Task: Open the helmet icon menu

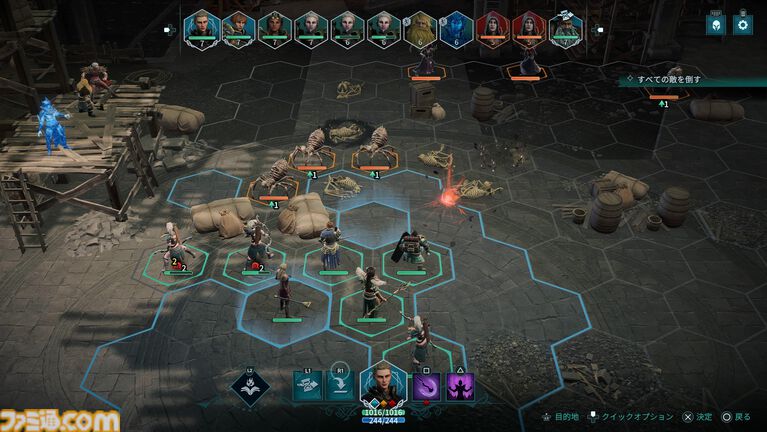Action: point(715,25)
